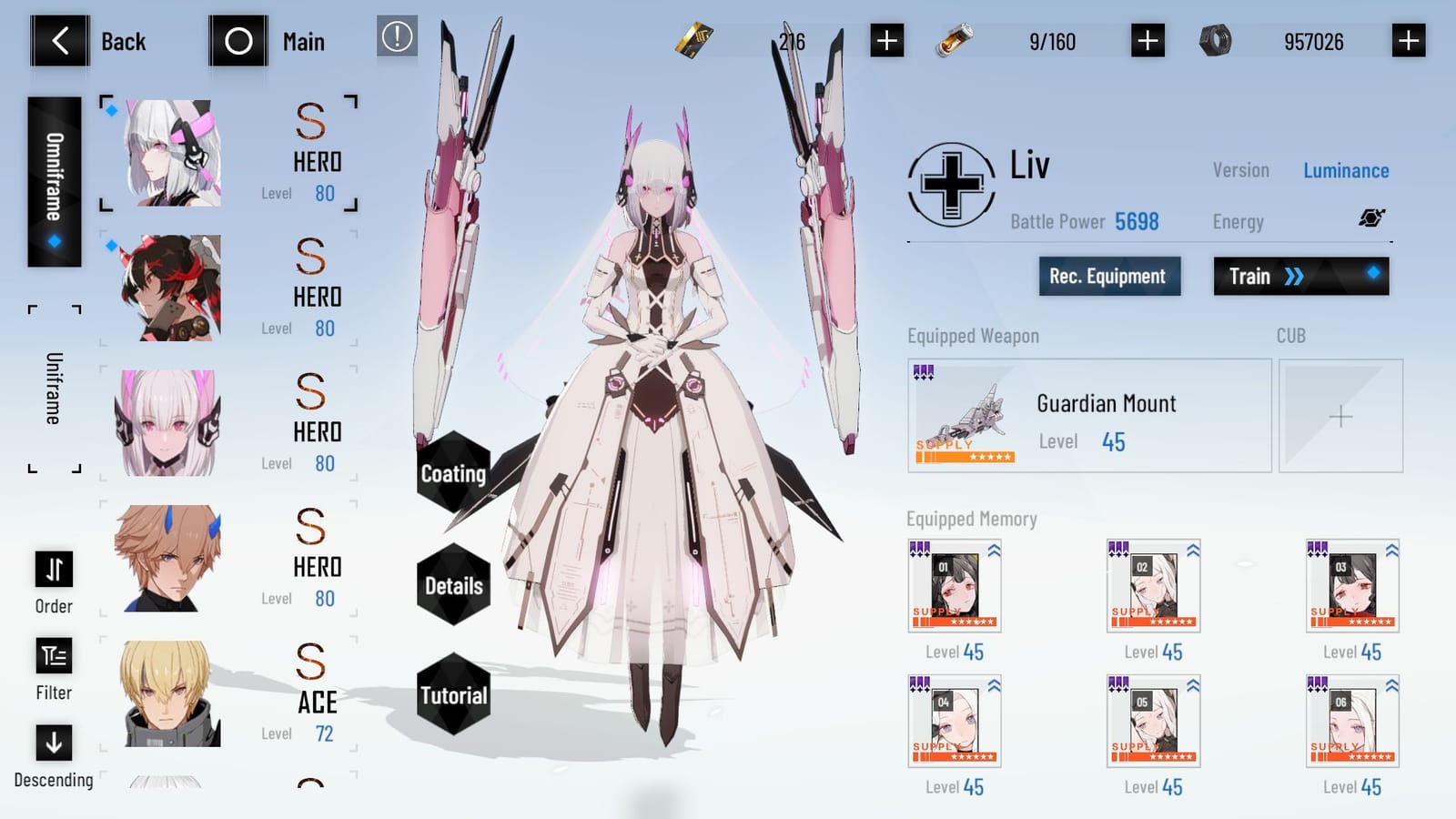Open the Filter options icon

click(53, 657)
